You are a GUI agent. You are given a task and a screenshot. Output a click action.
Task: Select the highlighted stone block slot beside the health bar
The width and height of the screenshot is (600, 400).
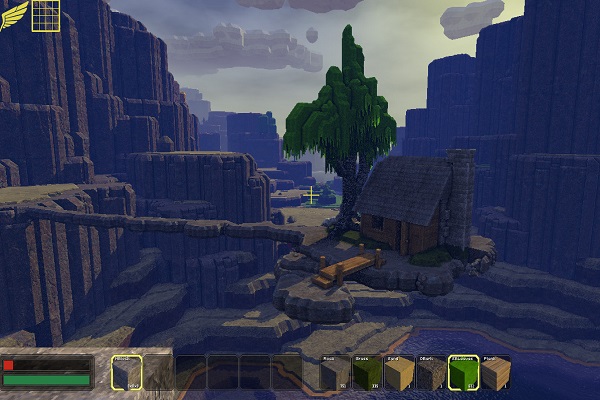(x=126, y=373)
